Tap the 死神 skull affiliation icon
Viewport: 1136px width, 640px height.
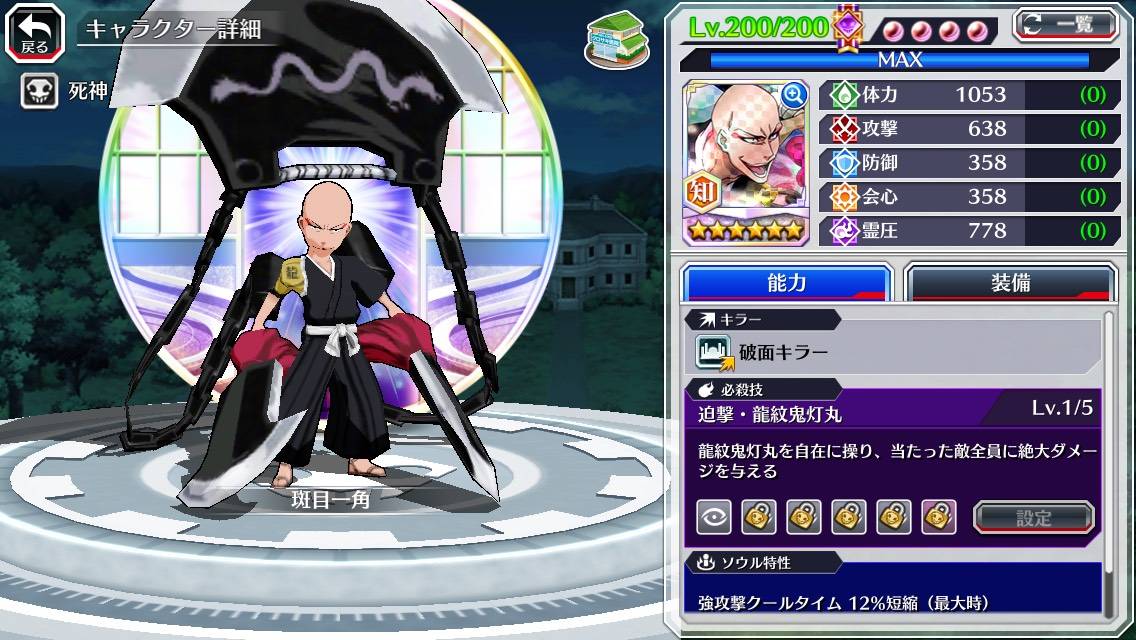[x=38, y=93]
